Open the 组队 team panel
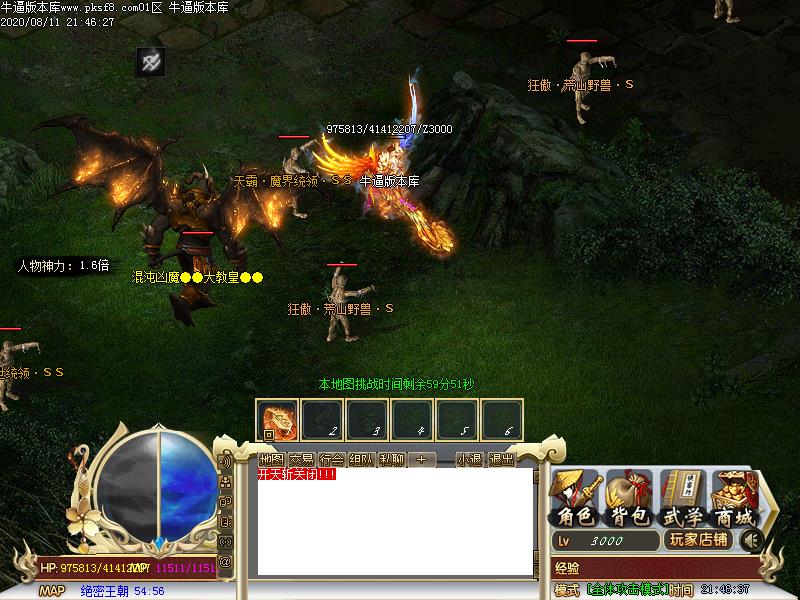Viewport: 800px width, 600px height. 361,460
